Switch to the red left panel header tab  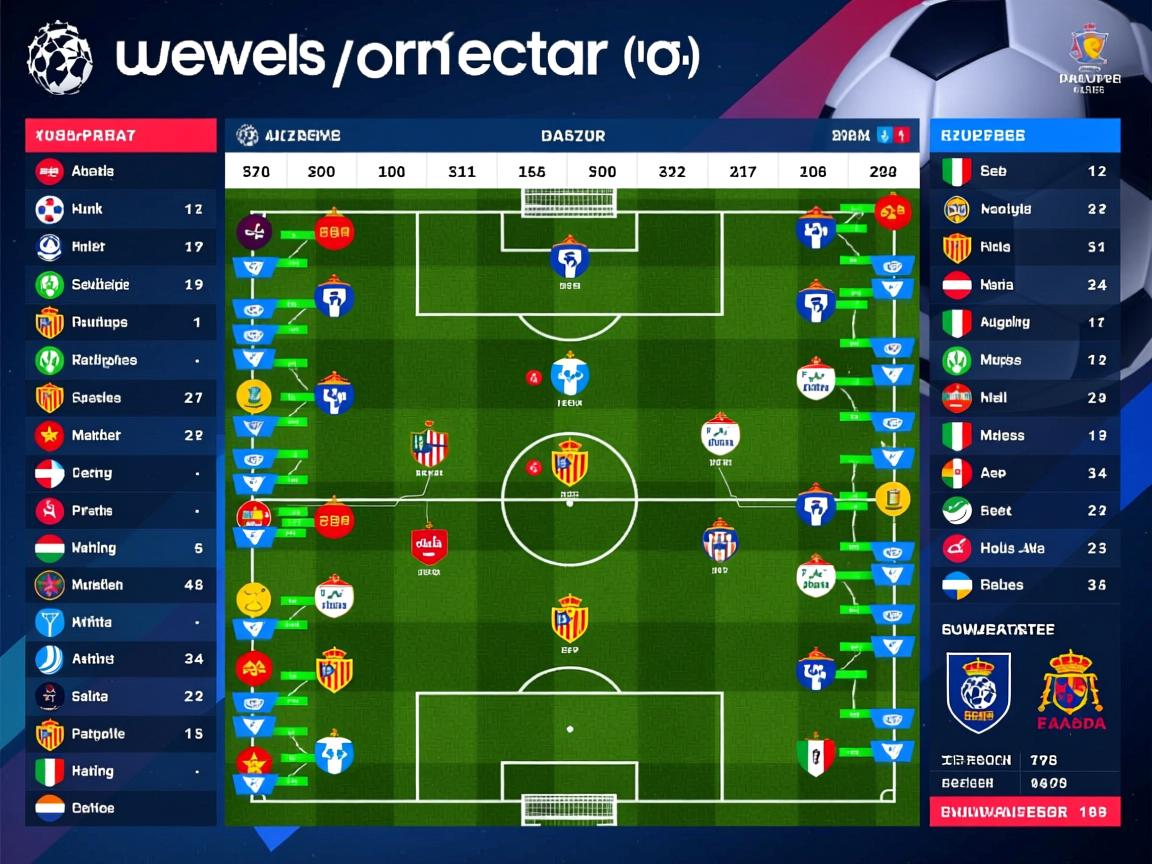(x=121, y=135)
